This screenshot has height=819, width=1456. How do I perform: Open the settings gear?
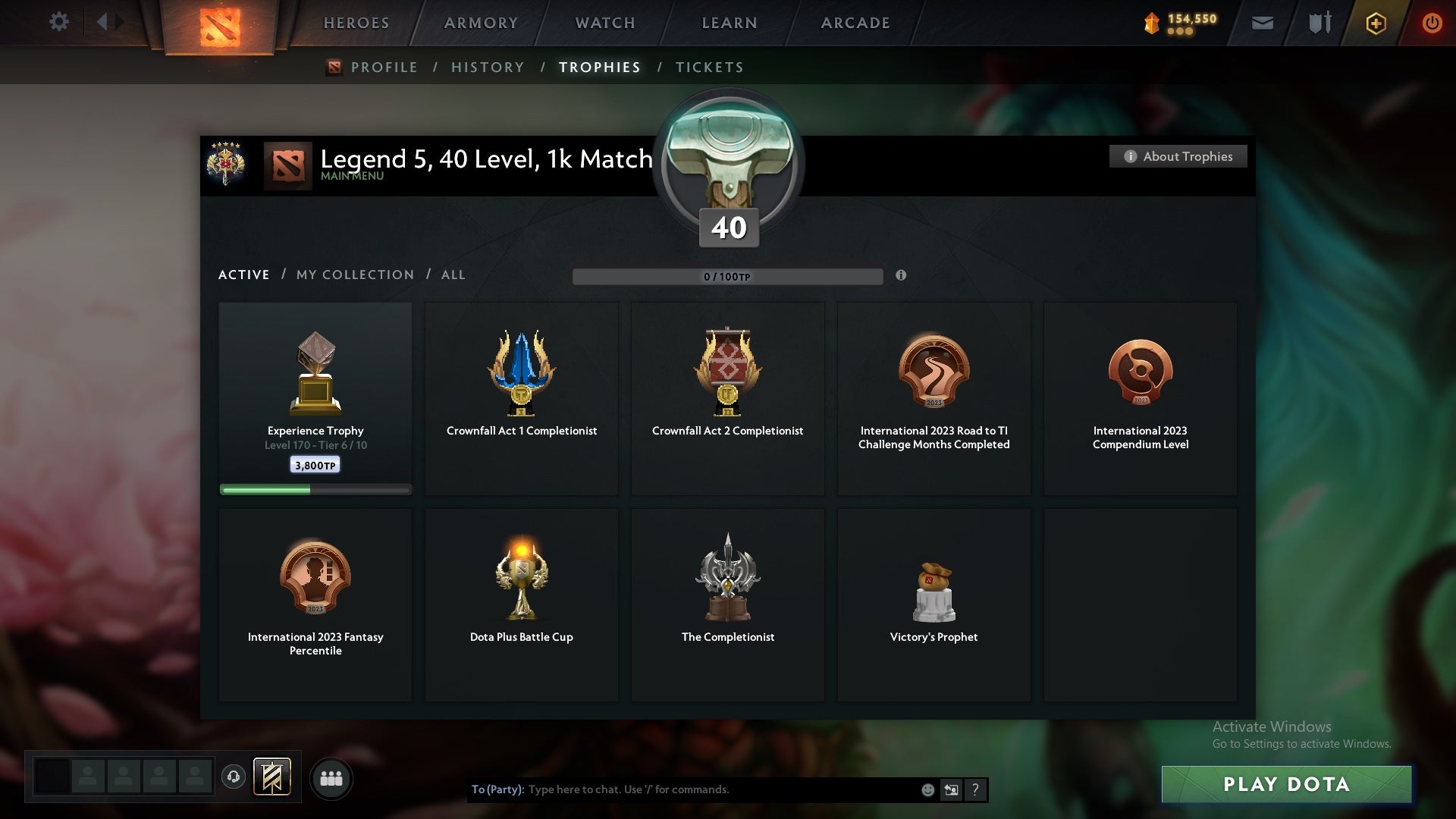click(59, 23)
